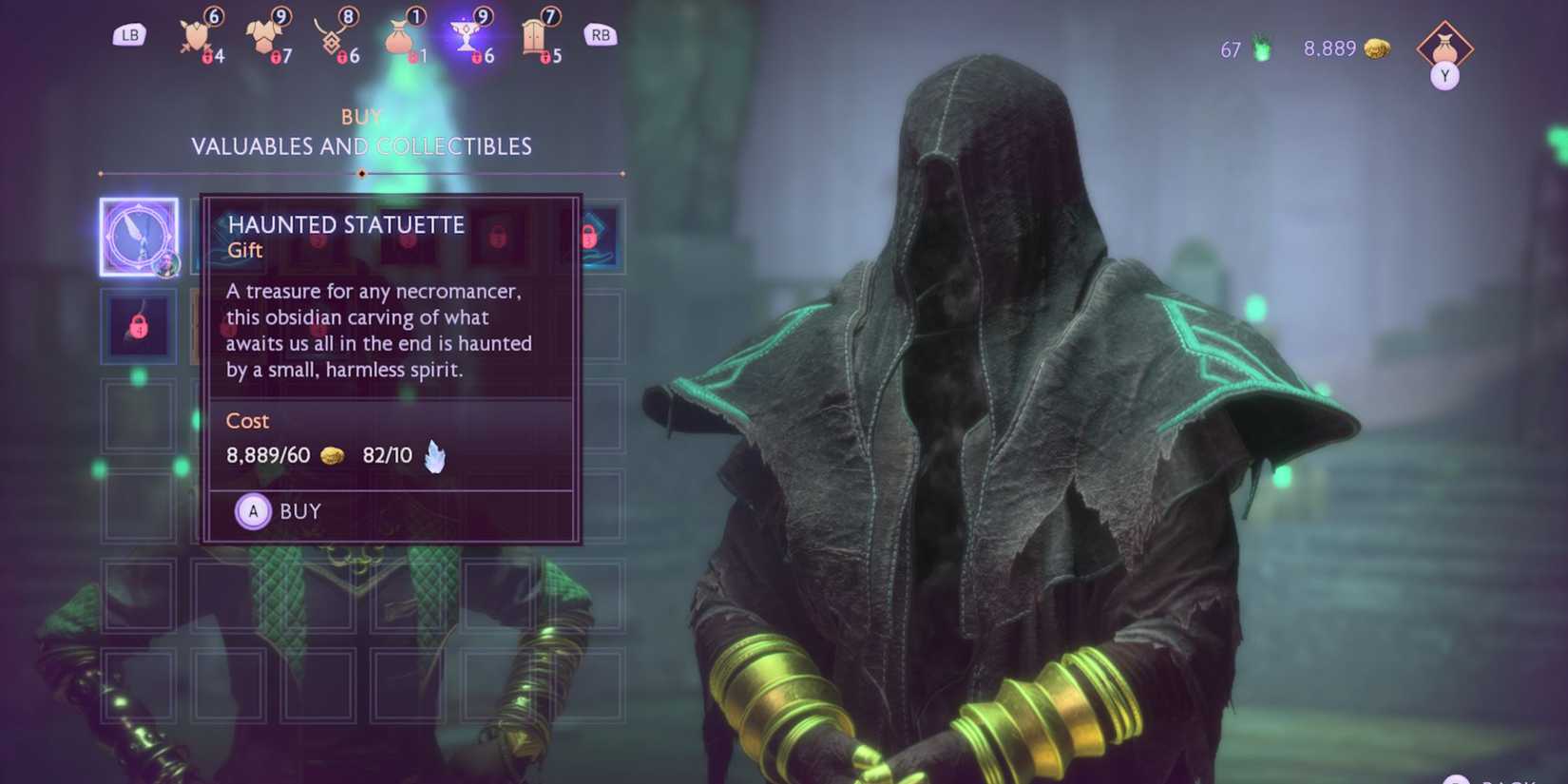Select the Haunted Statuette shop slot
The image size is (1568, 784).
click(x=139, y=237)
